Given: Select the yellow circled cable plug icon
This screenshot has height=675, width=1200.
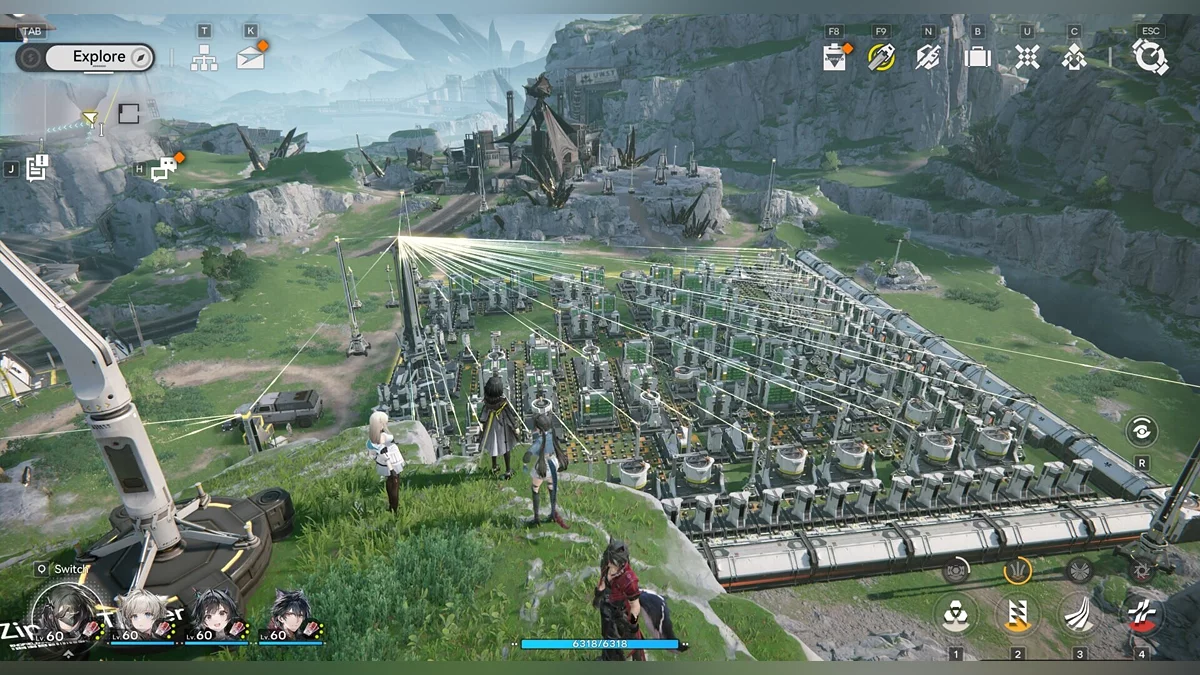Looking at the screenshot, I should click(x=881, y=57).
